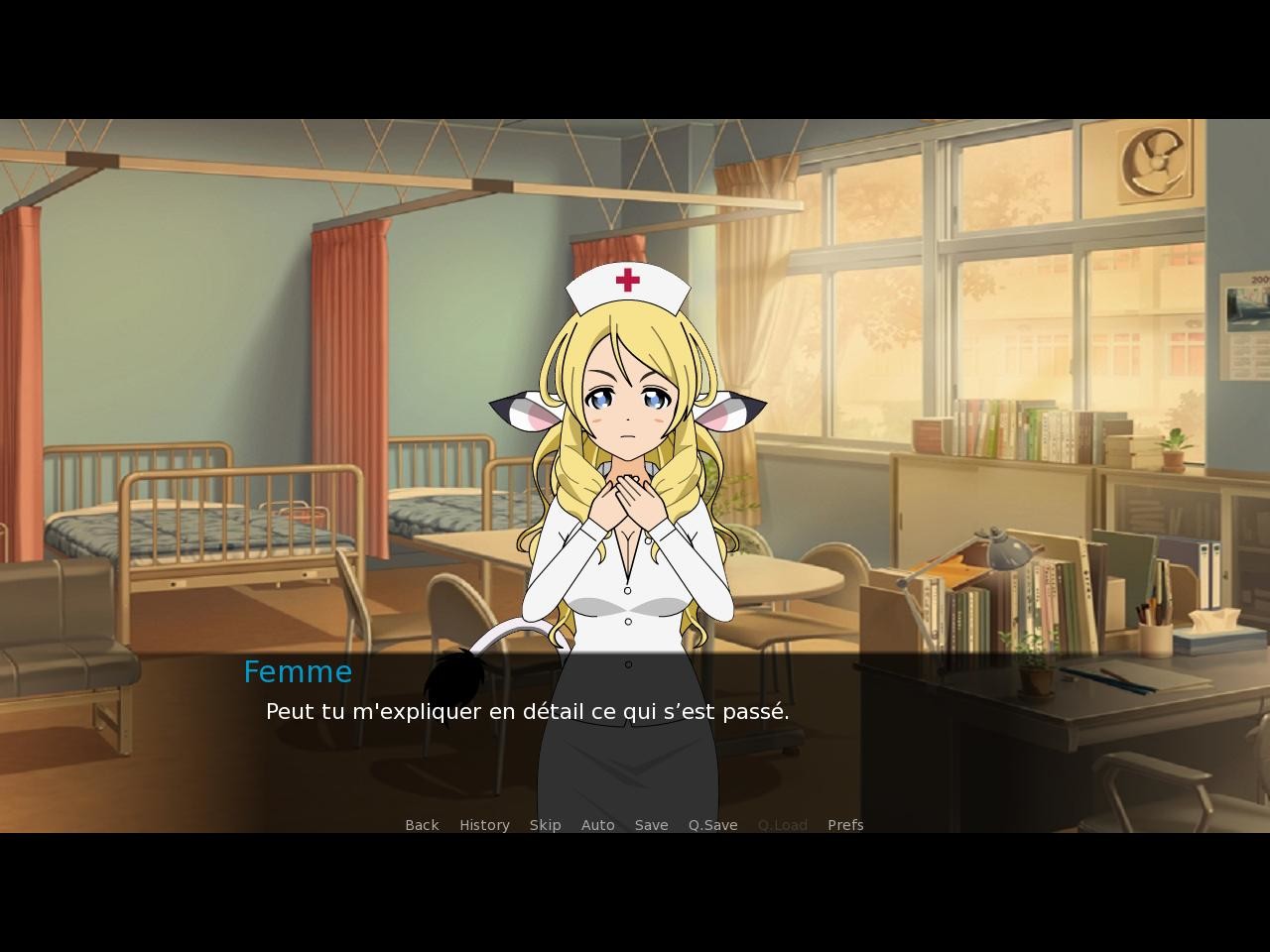Perform a quick save with Q.Save
This screenshot has width=1270, height=952.
click(712, 824)
